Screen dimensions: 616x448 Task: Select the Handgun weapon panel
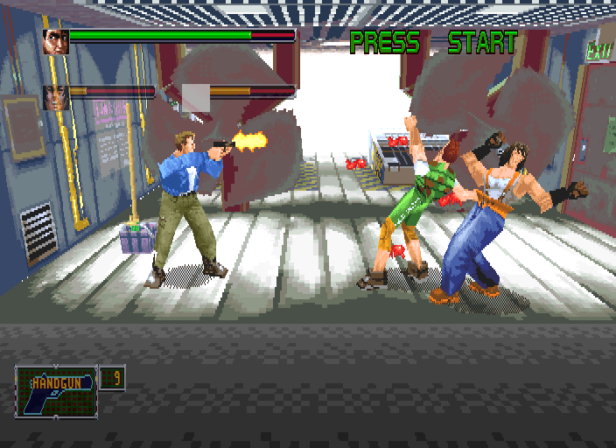tap(56, 392)
